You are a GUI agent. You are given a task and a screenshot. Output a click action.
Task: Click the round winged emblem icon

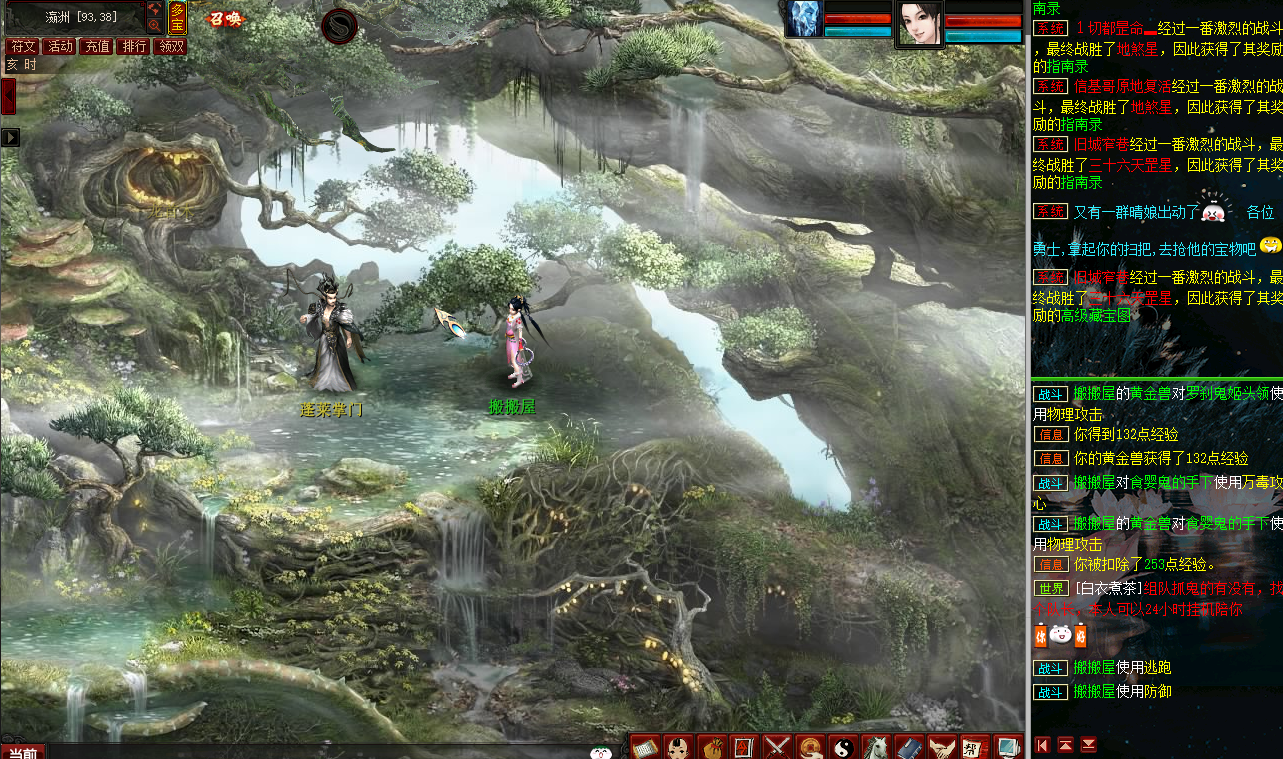pyautogui.click(x=341, y=25)
